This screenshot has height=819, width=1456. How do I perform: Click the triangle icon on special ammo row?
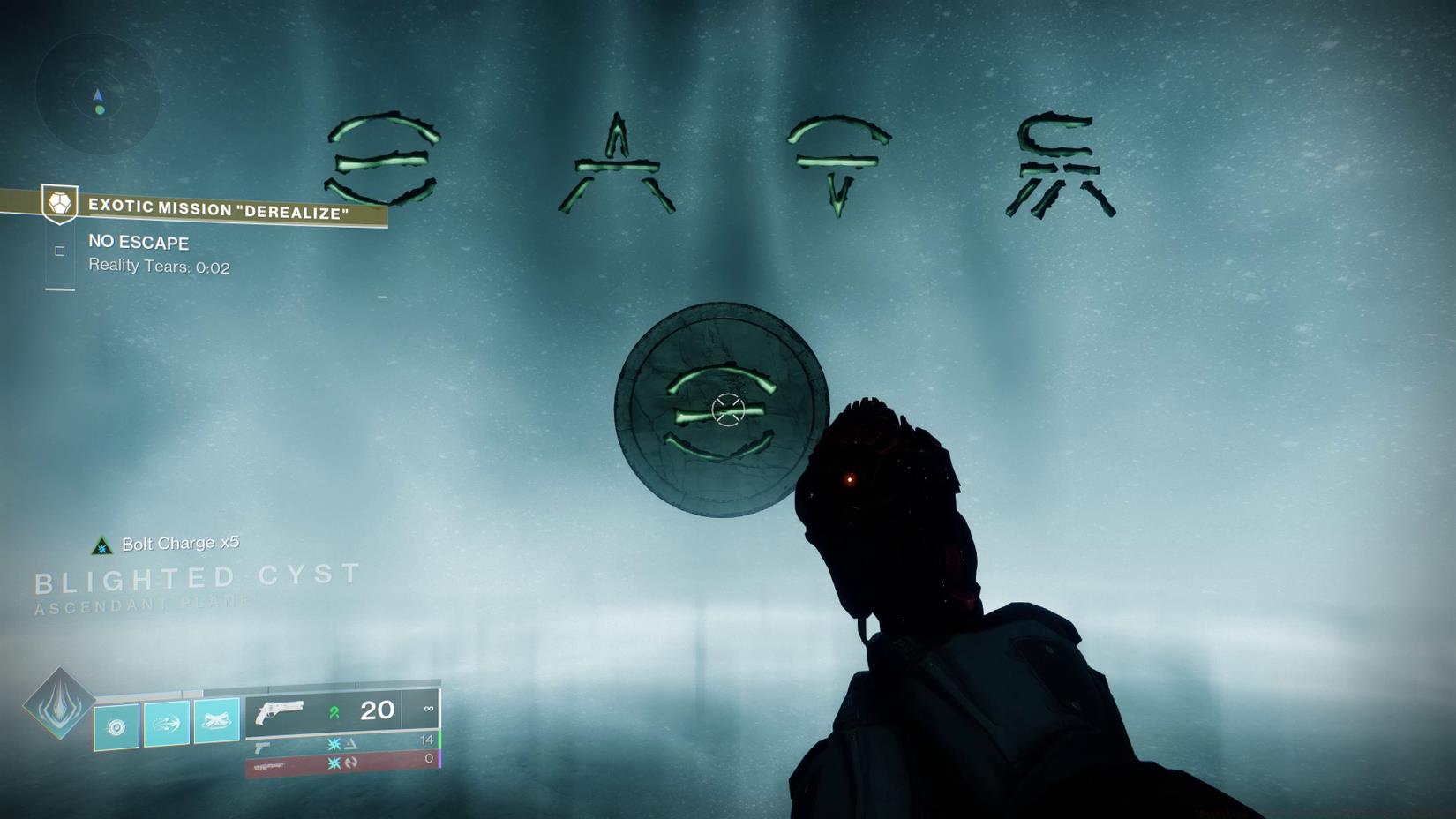(351, 742)
